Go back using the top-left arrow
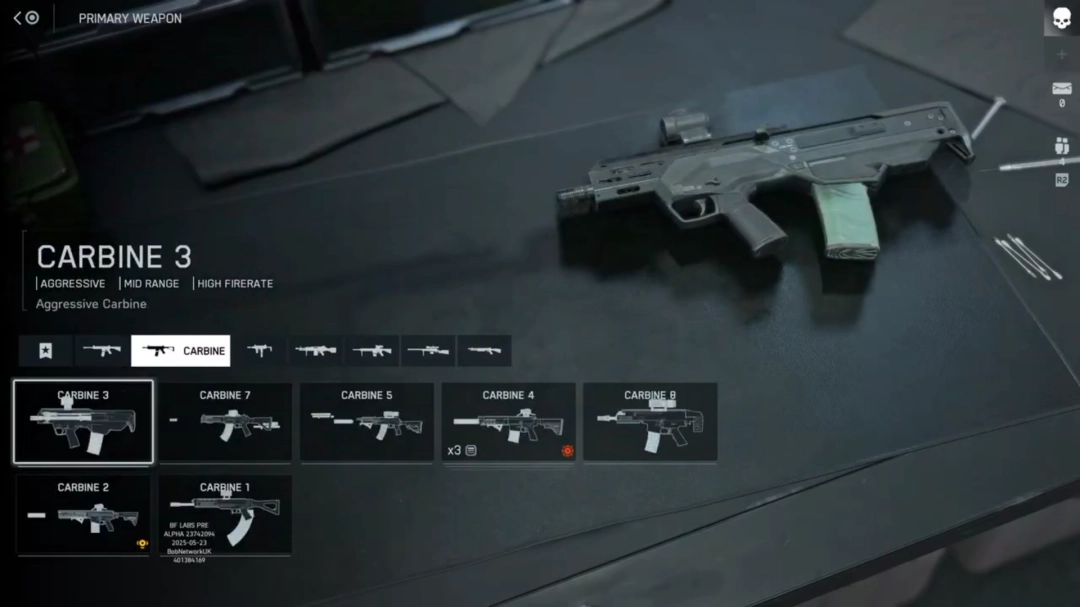This screenshot has height=607, width=1080. pos(18,18)
